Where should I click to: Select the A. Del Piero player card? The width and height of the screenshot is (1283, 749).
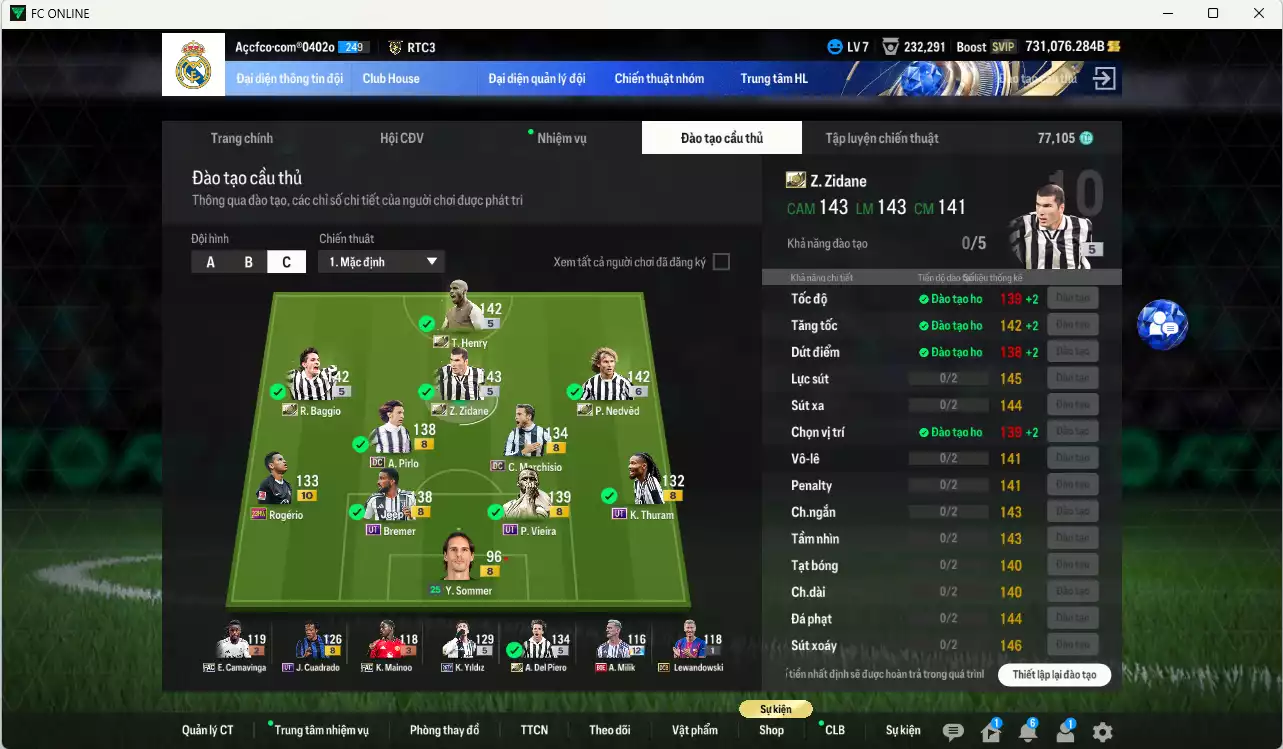537,645
